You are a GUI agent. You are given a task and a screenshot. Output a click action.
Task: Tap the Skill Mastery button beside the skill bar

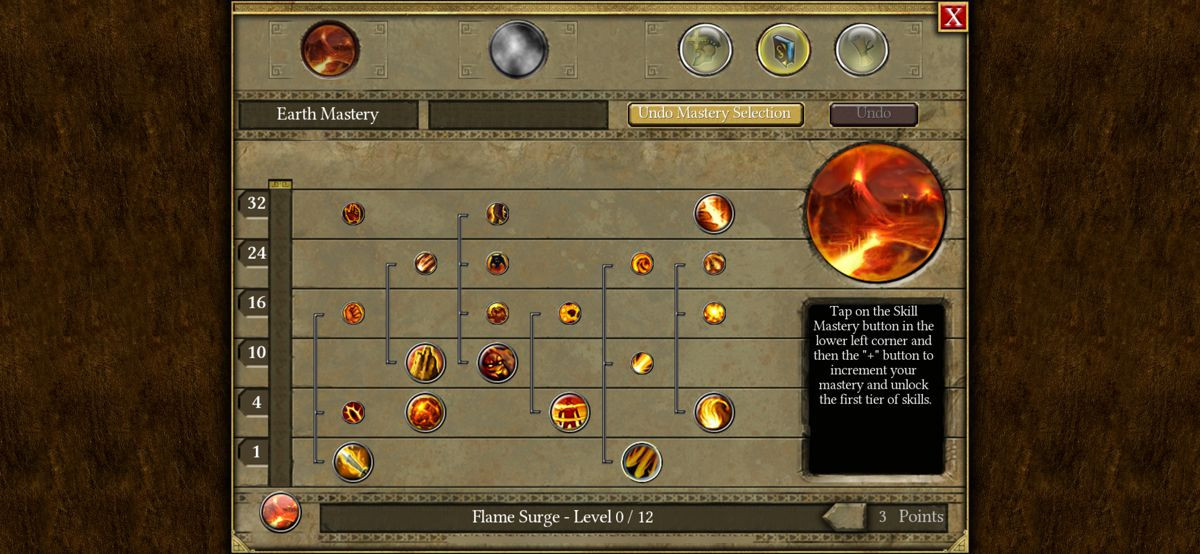tap(280, 513)
